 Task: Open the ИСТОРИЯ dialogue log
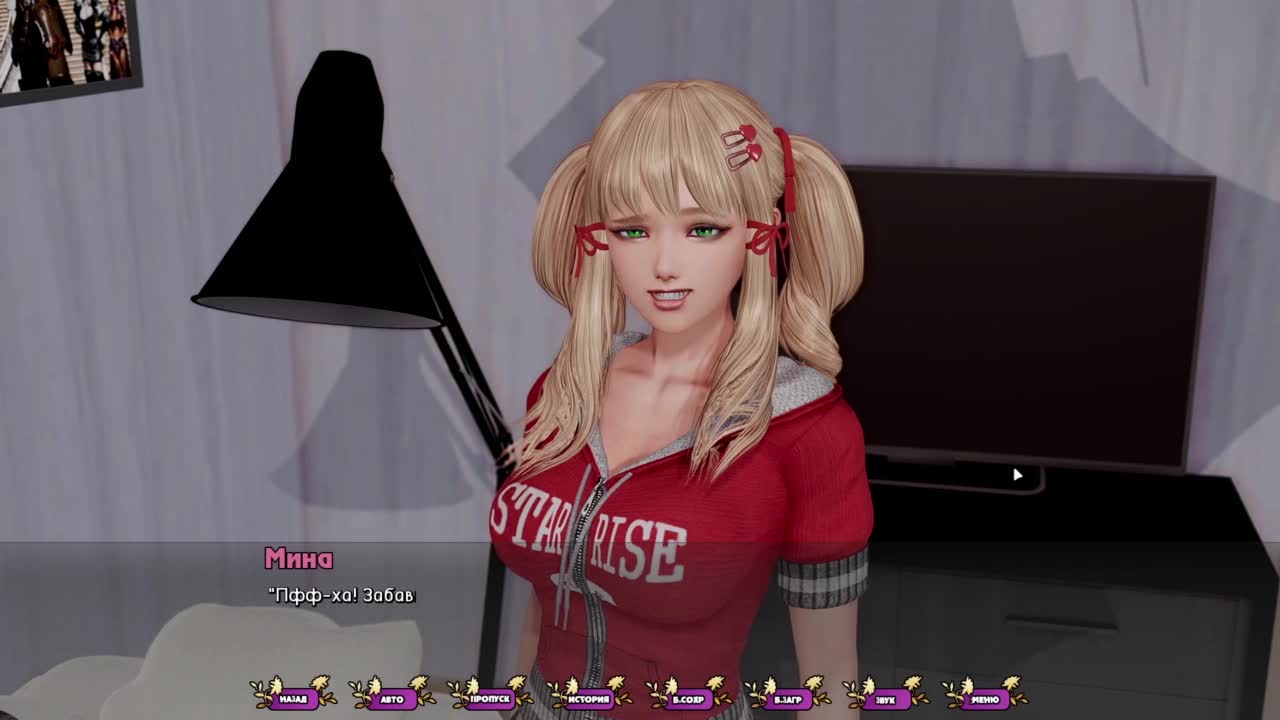click(589, 699)
